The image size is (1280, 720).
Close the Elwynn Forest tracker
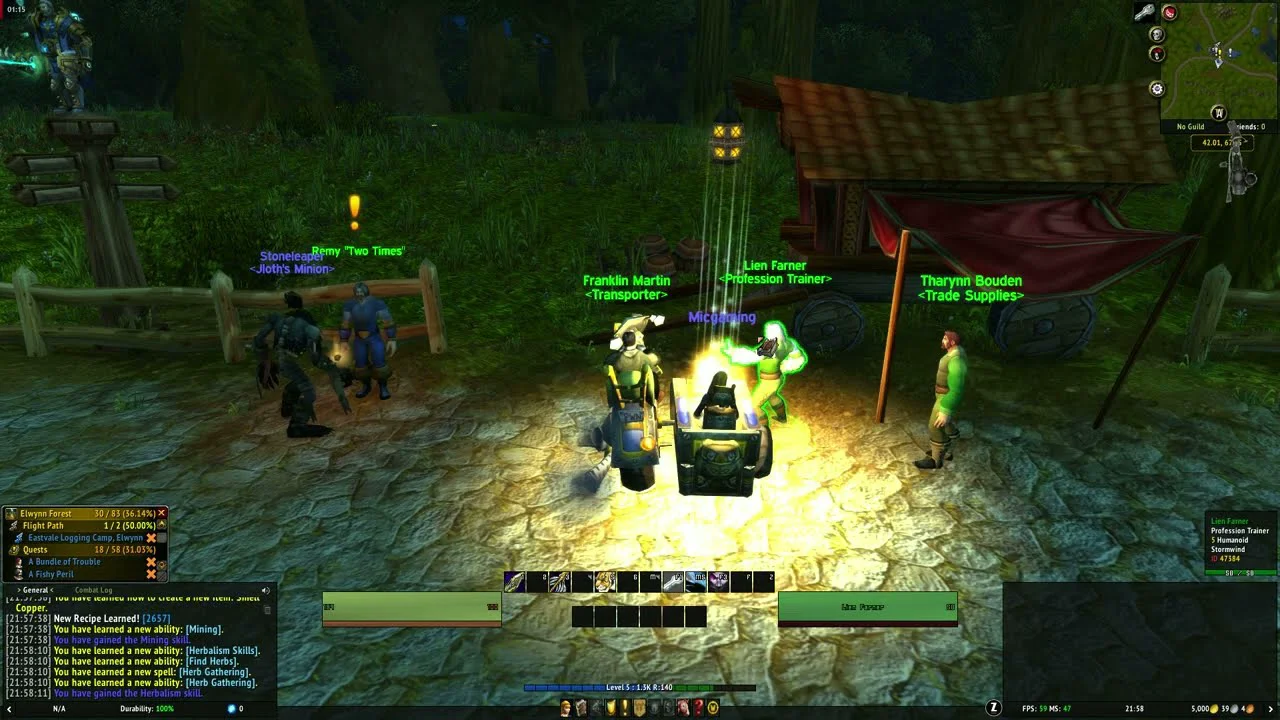point(161,513)
